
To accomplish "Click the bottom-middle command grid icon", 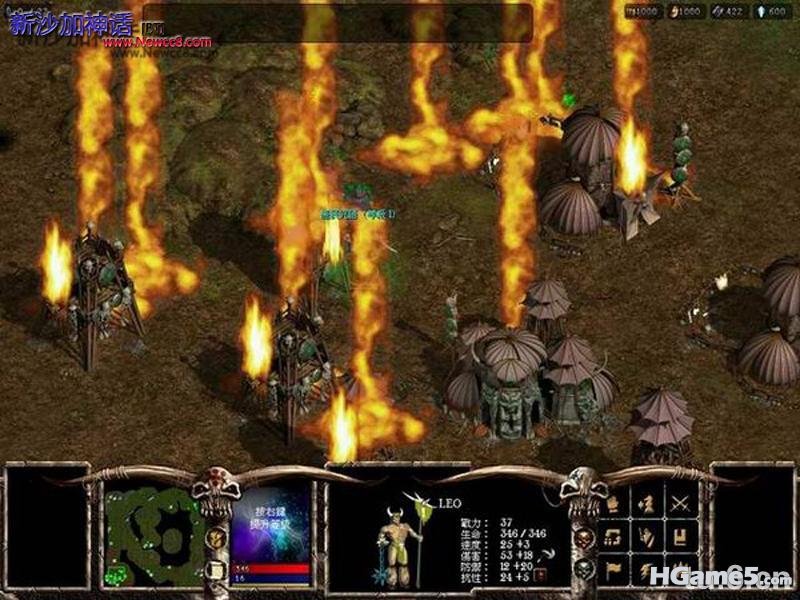I will 648,569.
